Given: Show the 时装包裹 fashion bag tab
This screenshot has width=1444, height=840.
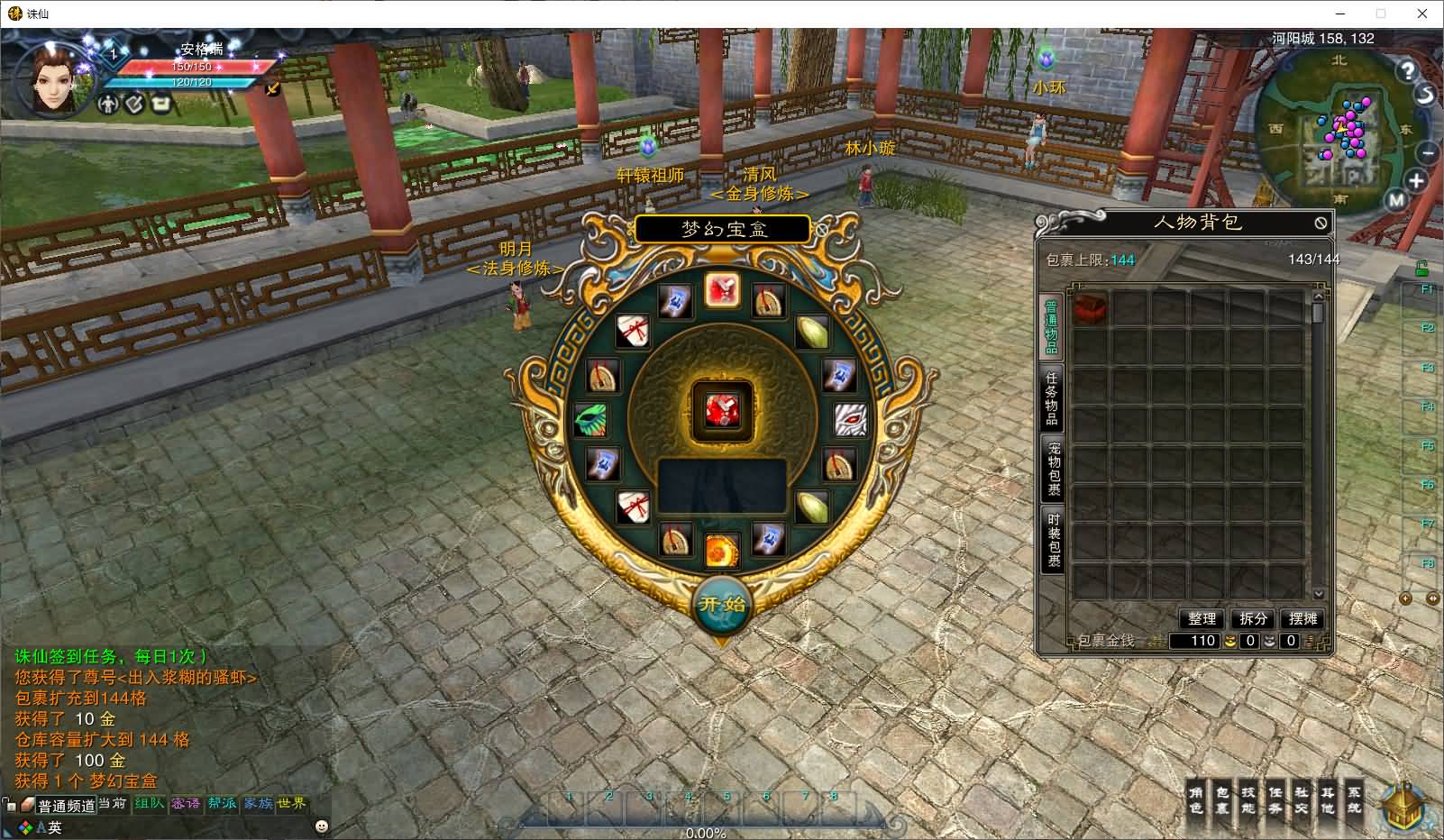Looking at the screenshot, I should 1053,538.
